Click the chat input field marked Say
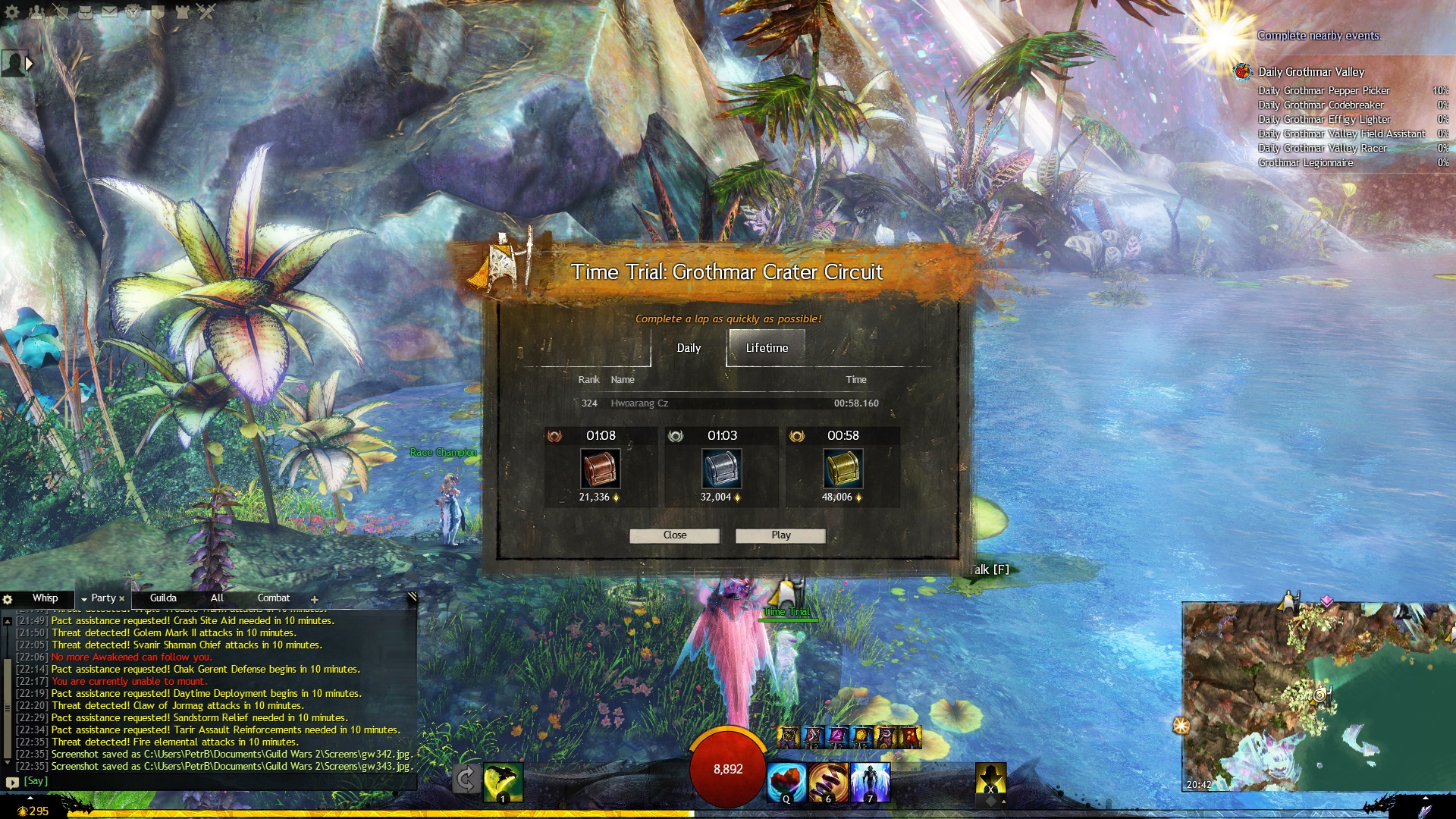The image size is (1456, 819). pos(212,781)
